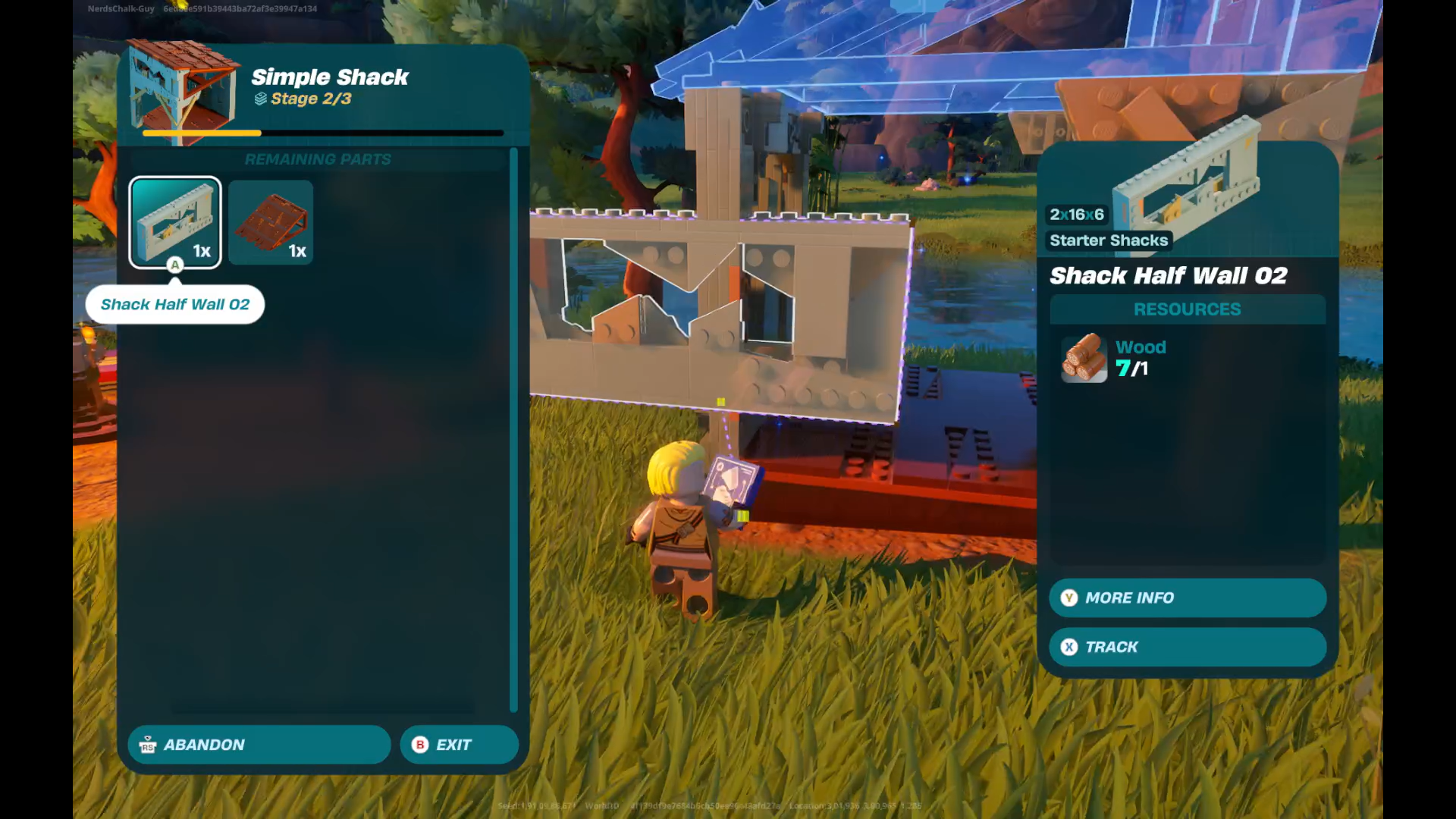
Task: Open More Info for Shack Half Wall 02
Action: pyautogui.click(x=1187, y=598)
